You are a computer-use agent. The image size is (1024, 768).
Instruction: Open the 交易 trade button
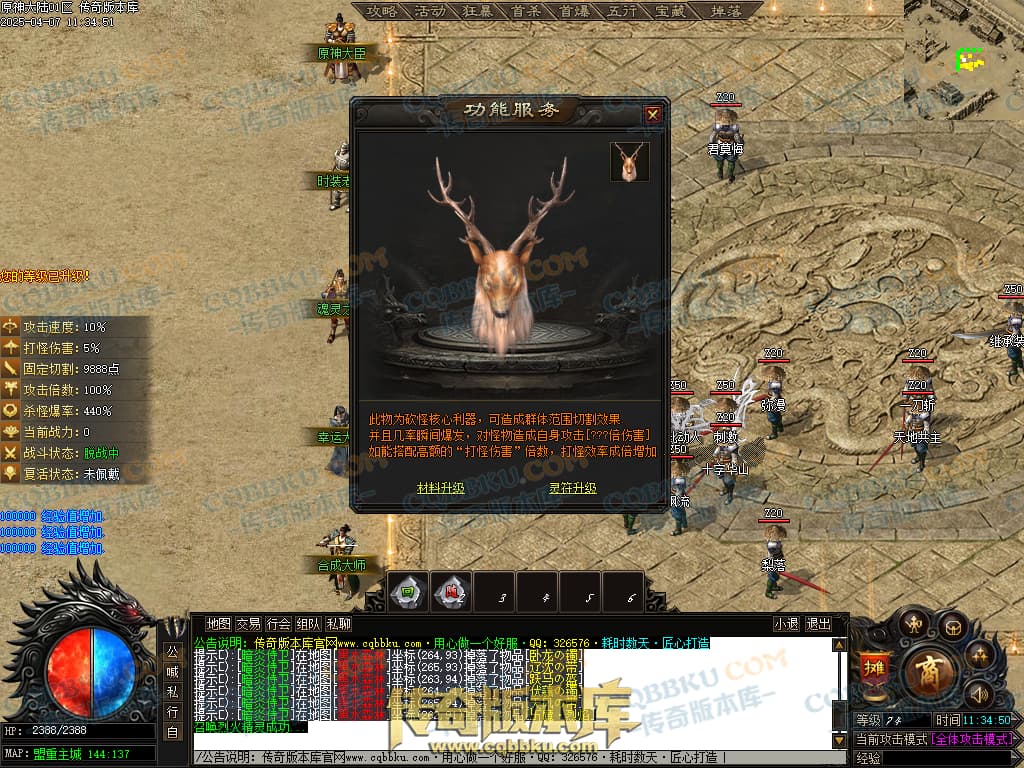click(248, 624)
